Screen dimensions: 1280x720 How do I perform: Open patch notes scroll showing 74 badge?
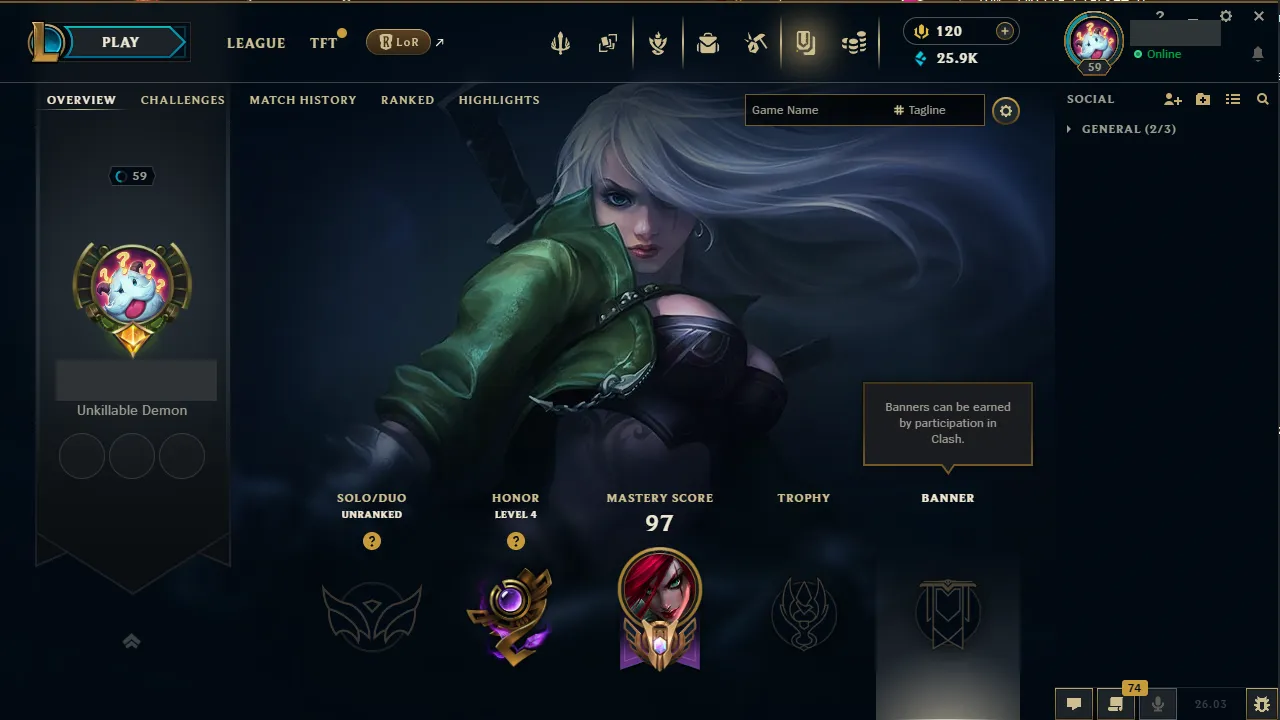coord(1114,704)
